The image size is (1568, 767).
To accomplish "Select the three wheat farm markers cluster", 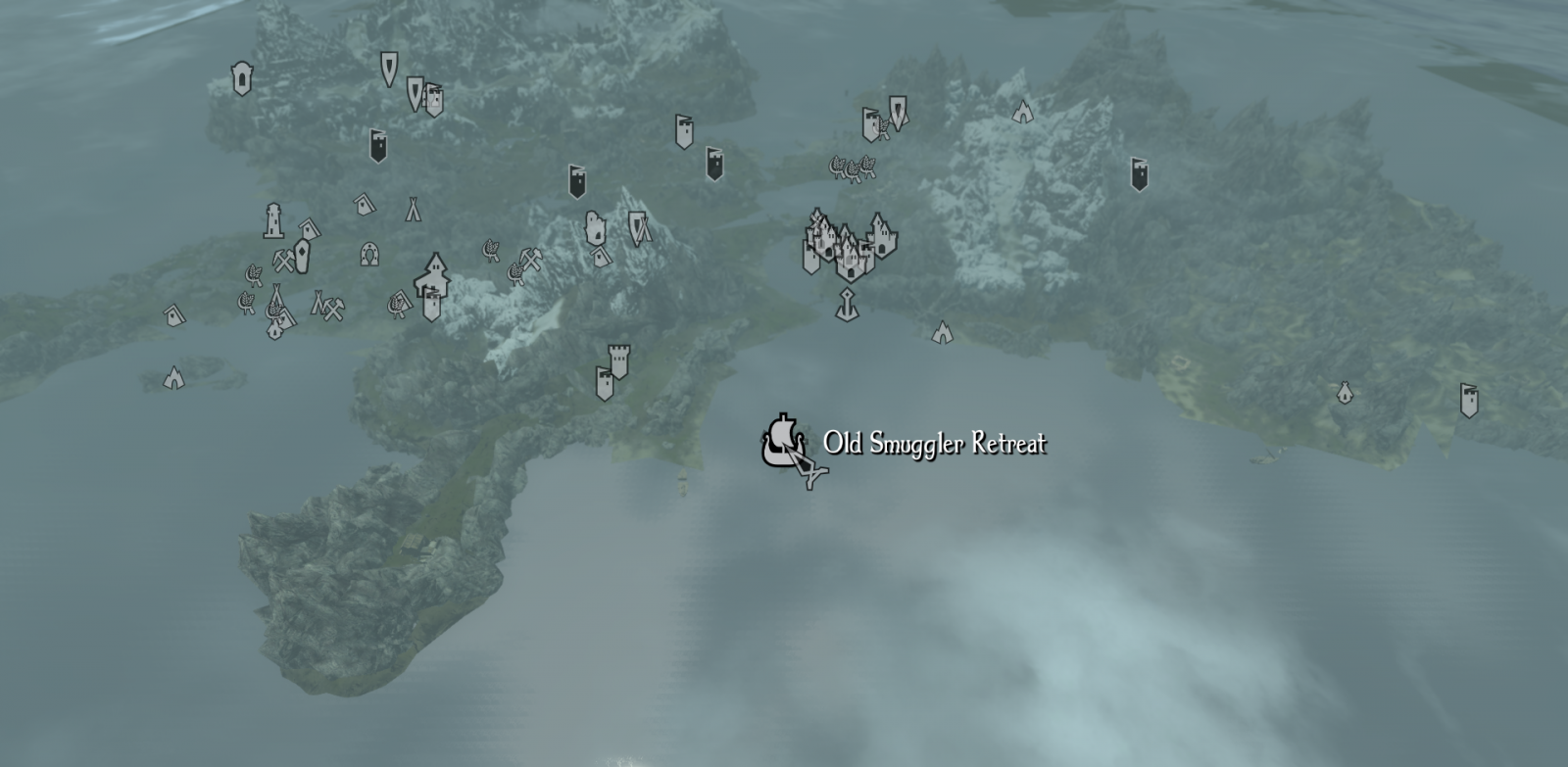I will [853, 168].
